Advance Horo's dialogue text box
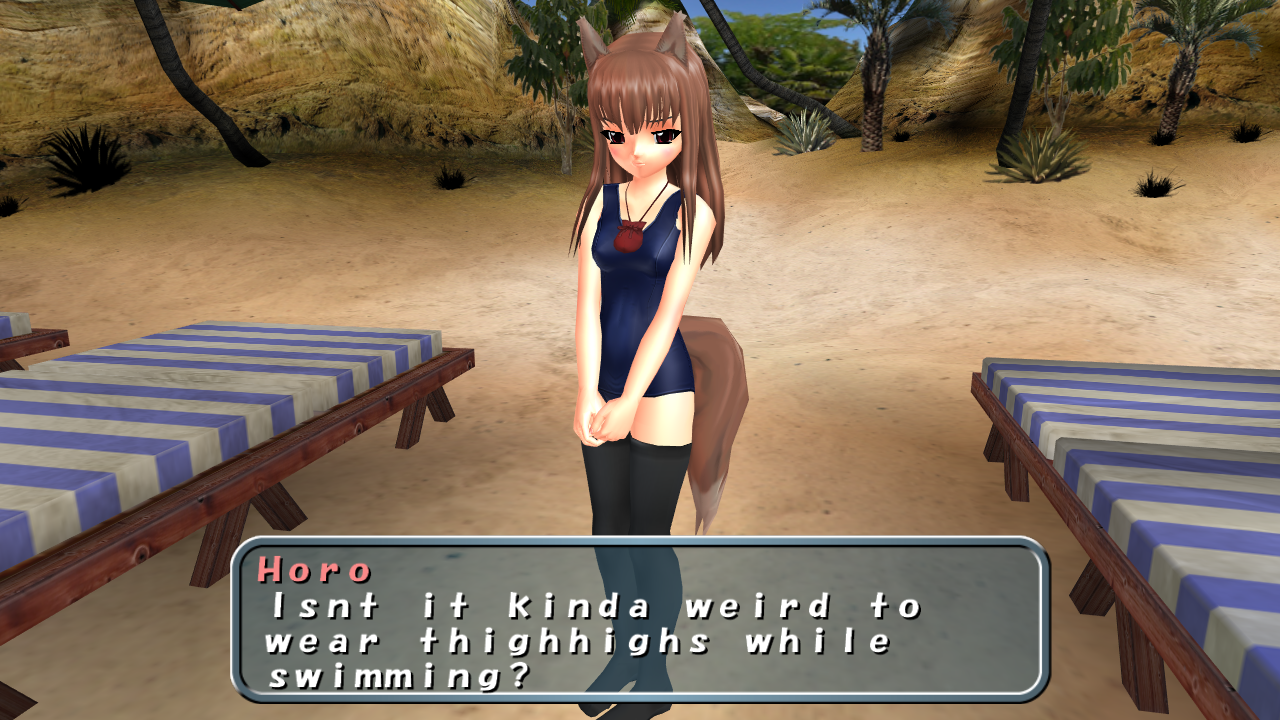 640,620
